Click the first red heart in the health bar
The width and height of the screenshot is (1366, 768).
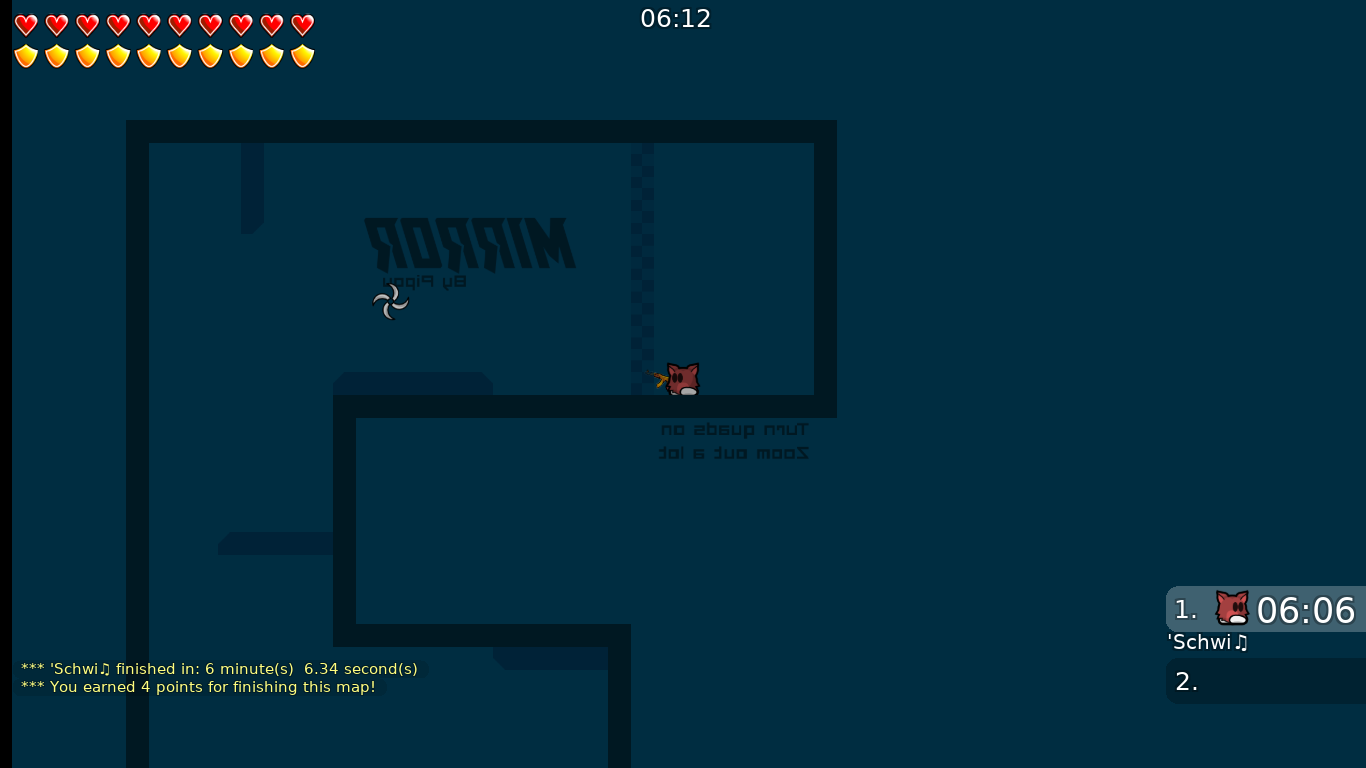pyautogui.click(x=25, y=25)
